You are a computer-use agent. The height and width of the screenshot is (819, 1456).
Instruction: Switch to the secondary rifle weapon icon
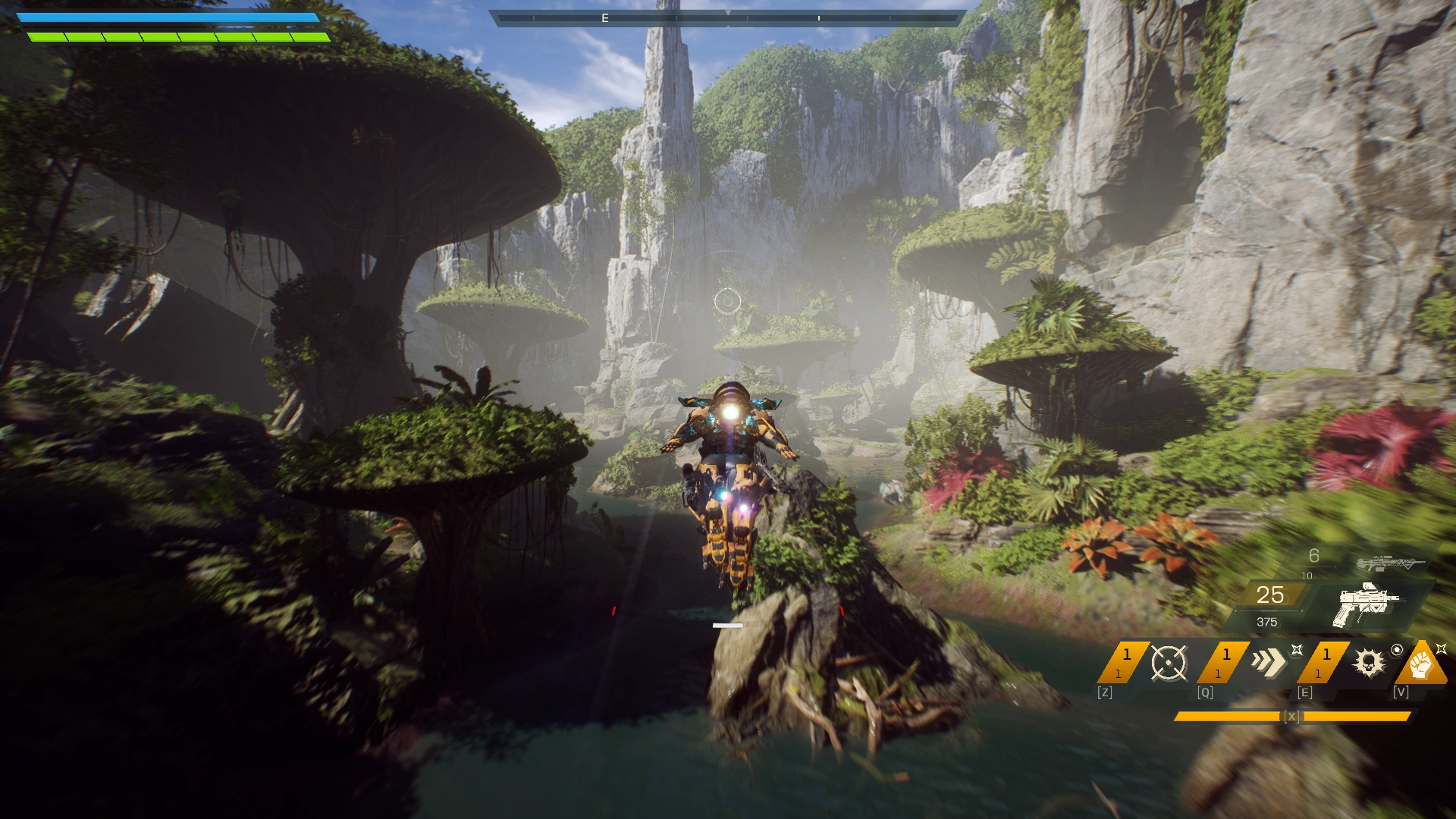[x=1389, y=563]
